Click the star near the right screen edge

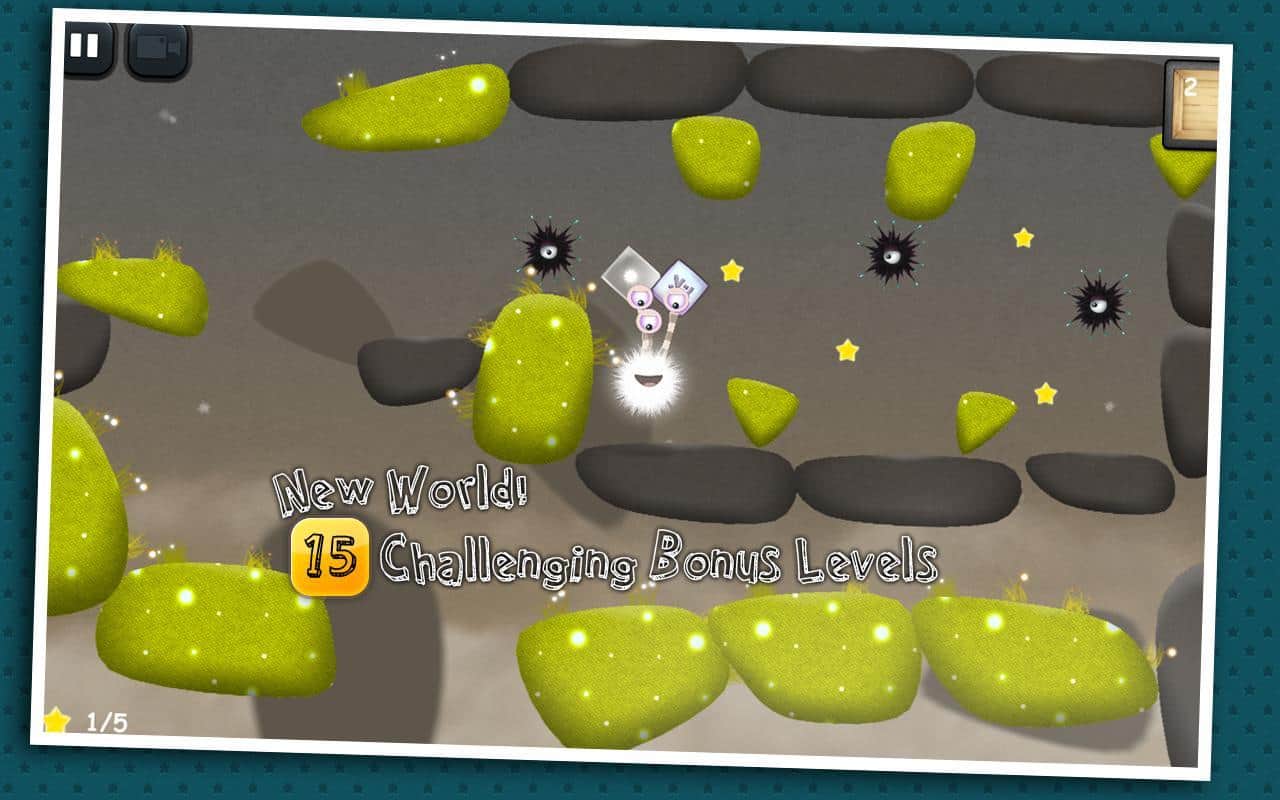pyautogui.click(x=1023, y=238)
